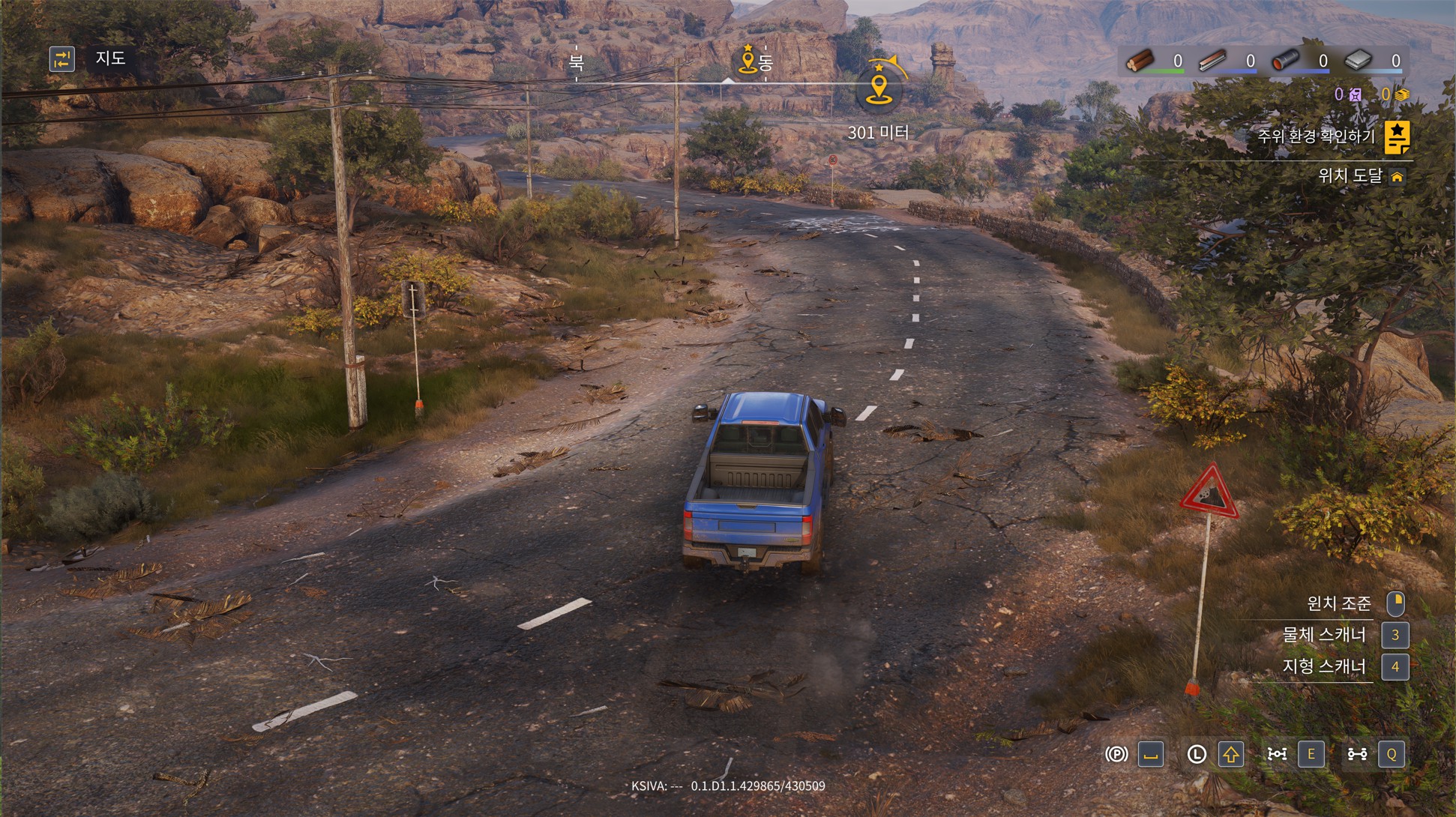Toggle the differential lock icon

(1277, 754)
